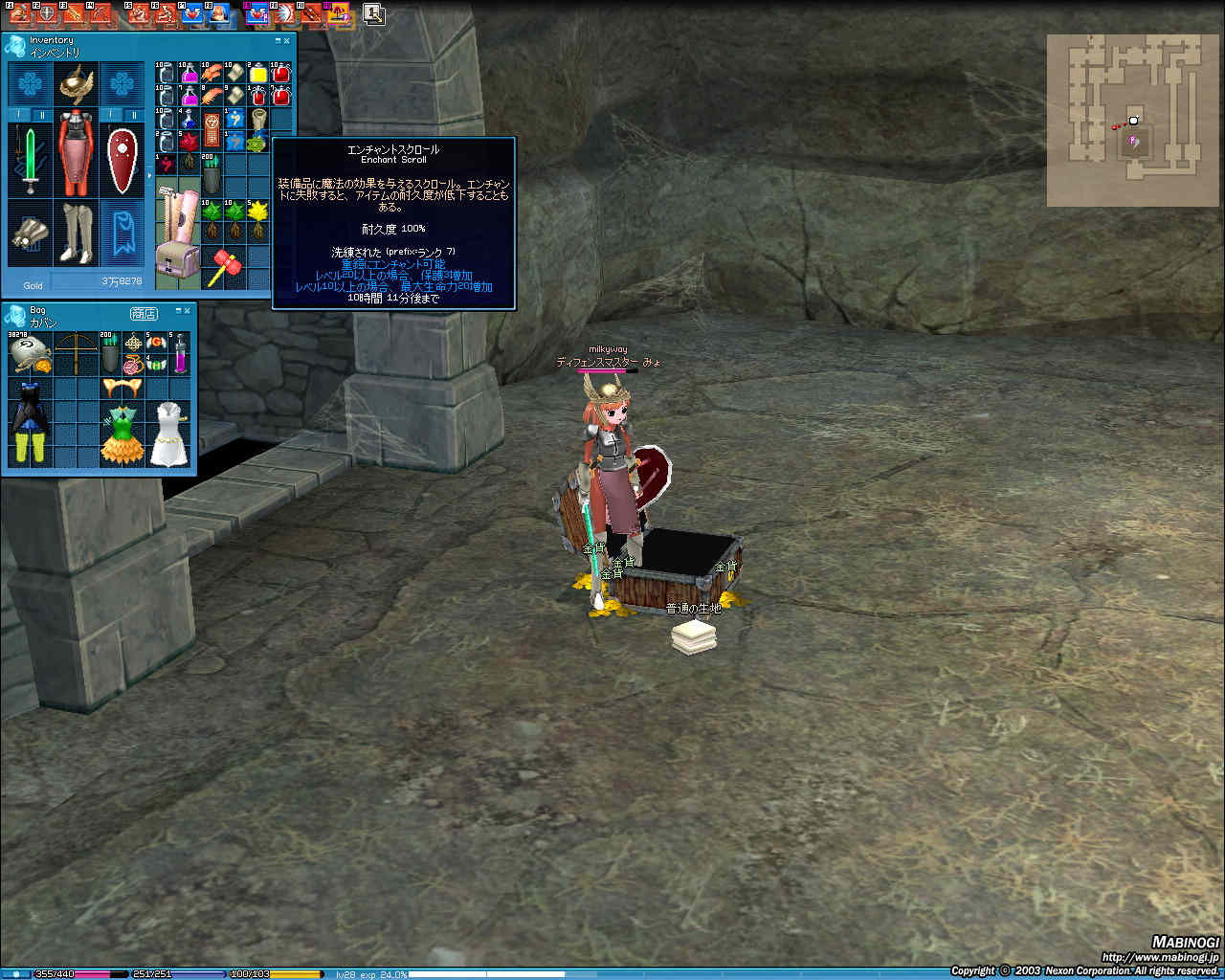Image resolution: width=1225 pixels, height=980 pixels.
Task: Select the green and orange dress
Action: pos(122,434)
